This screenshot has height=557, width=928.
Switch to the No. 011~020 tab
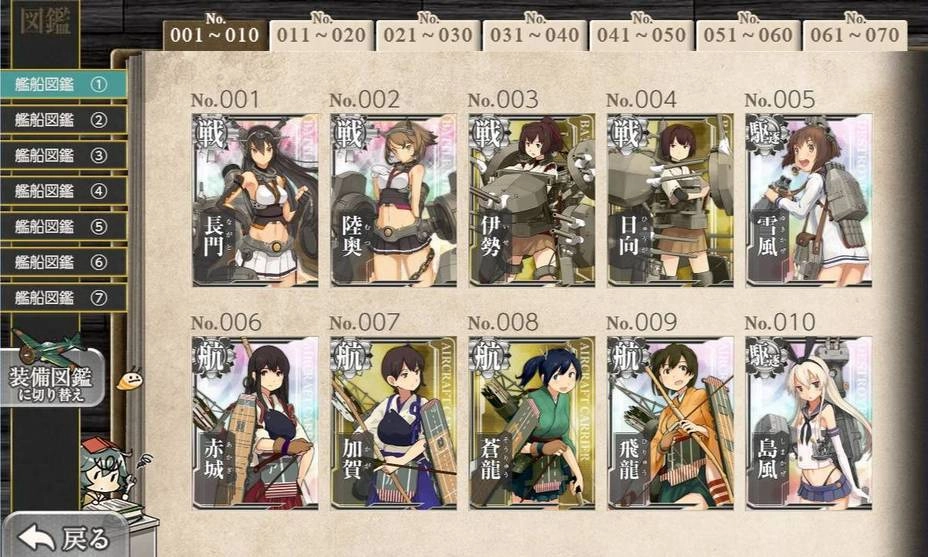click(323, 36)
